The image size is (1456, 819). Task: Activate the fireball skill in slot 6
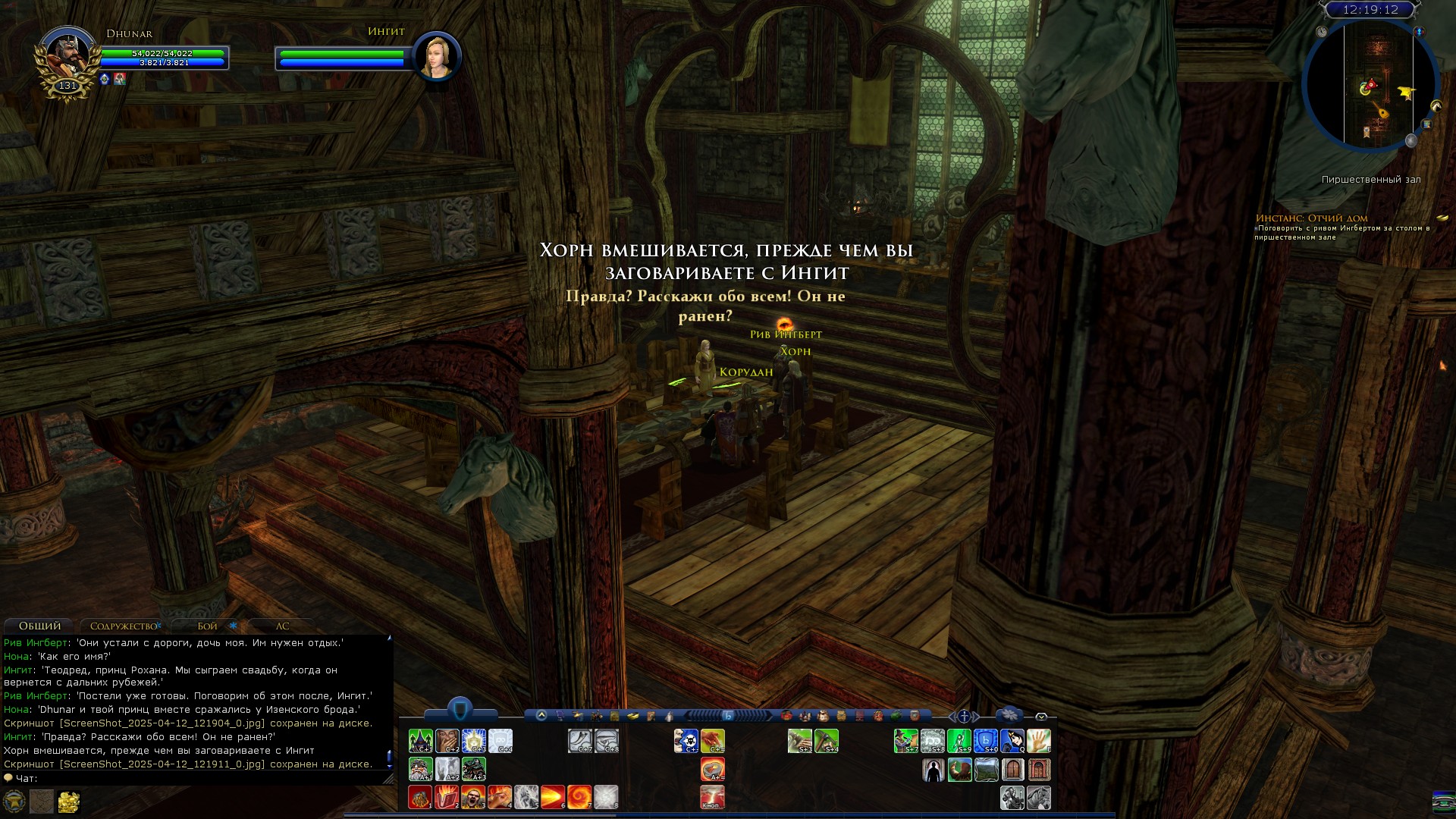coord(552,797)
